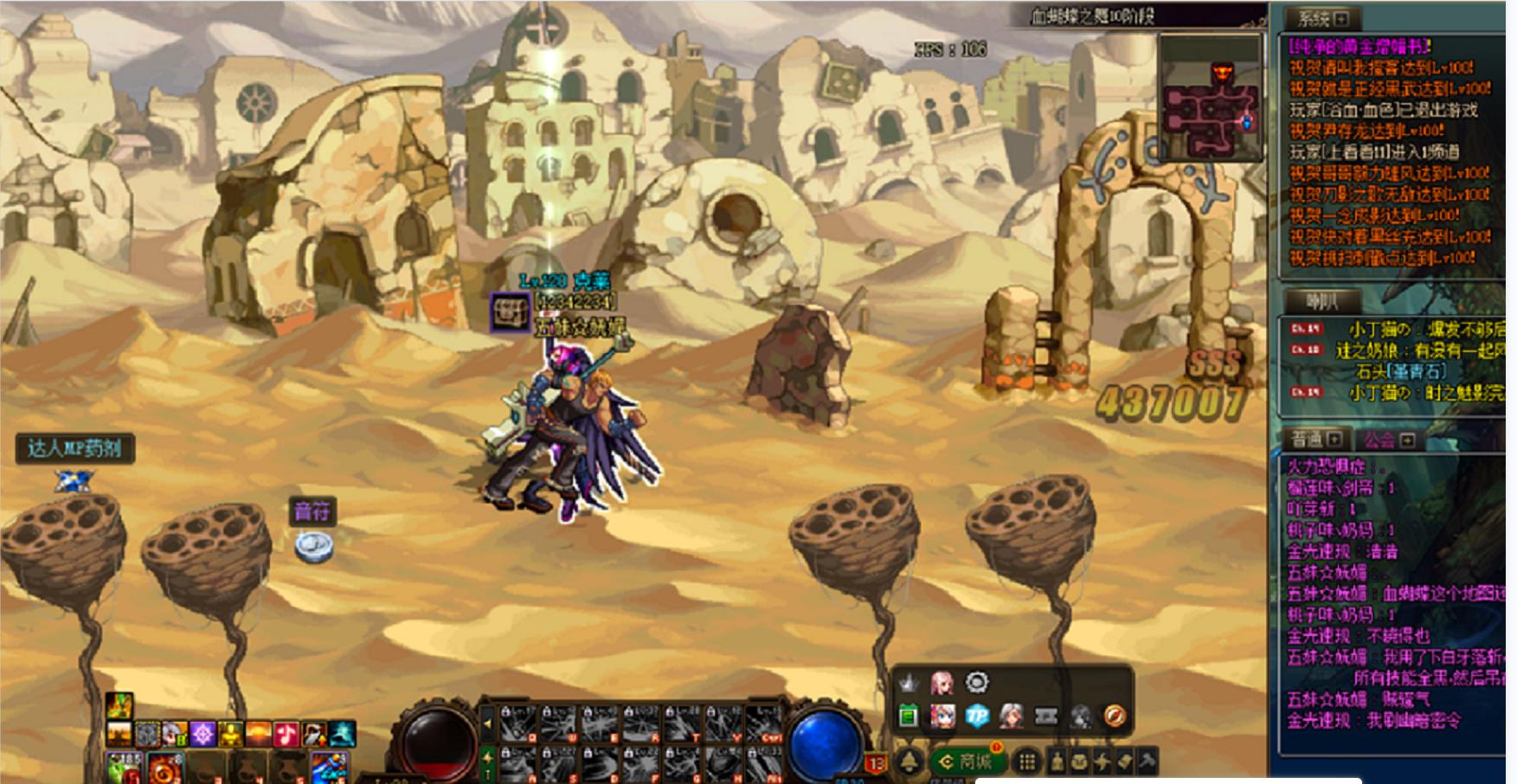Click the grey ticket icon
This screenshot has width=1517, height=784.
(1046, 717)
